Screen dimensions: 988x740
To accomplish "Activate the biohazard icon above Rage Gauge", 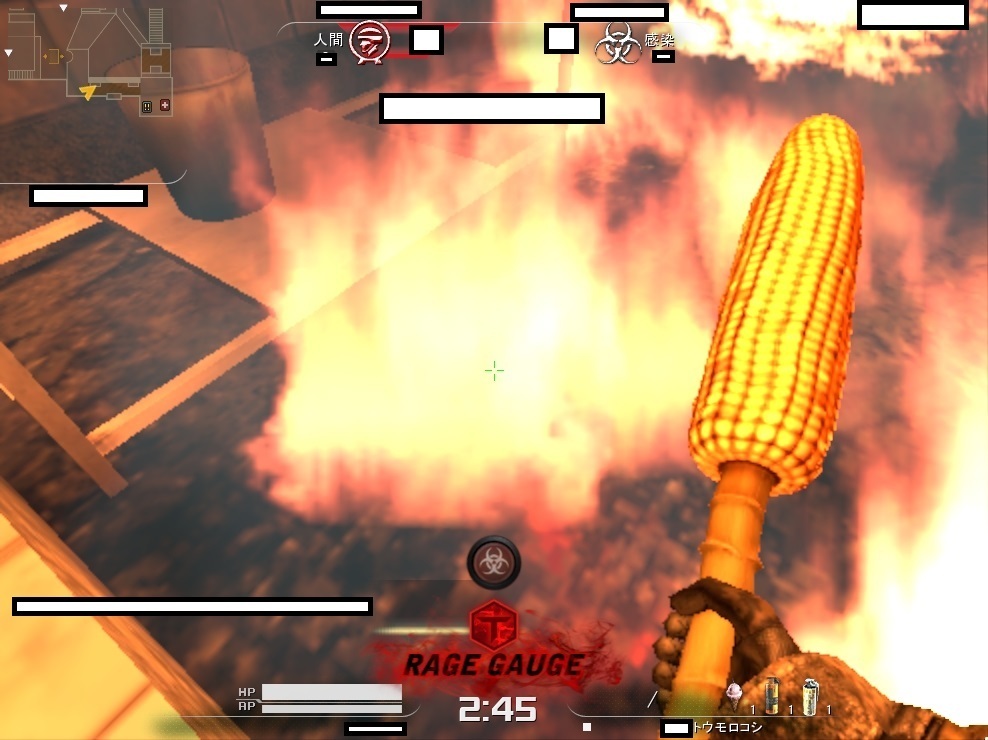I will coord(494,562).
